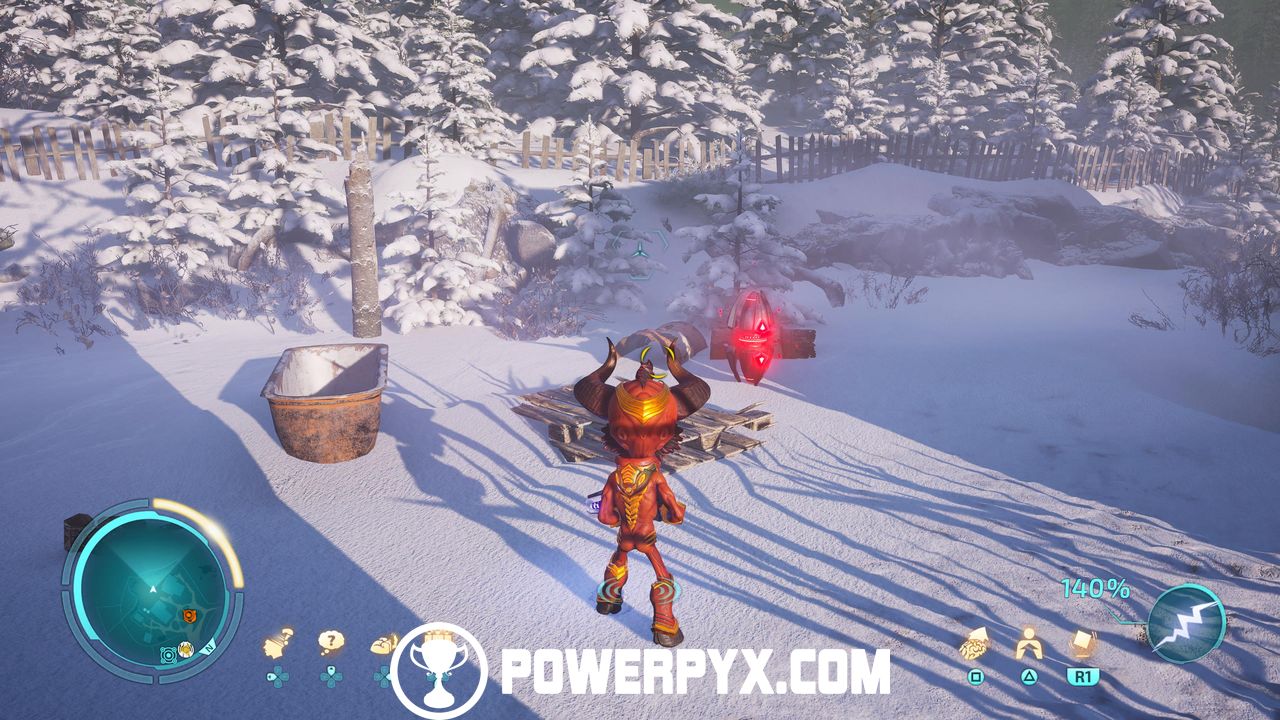Select the orange objective marker on minimap

click(x=188, y=615)
